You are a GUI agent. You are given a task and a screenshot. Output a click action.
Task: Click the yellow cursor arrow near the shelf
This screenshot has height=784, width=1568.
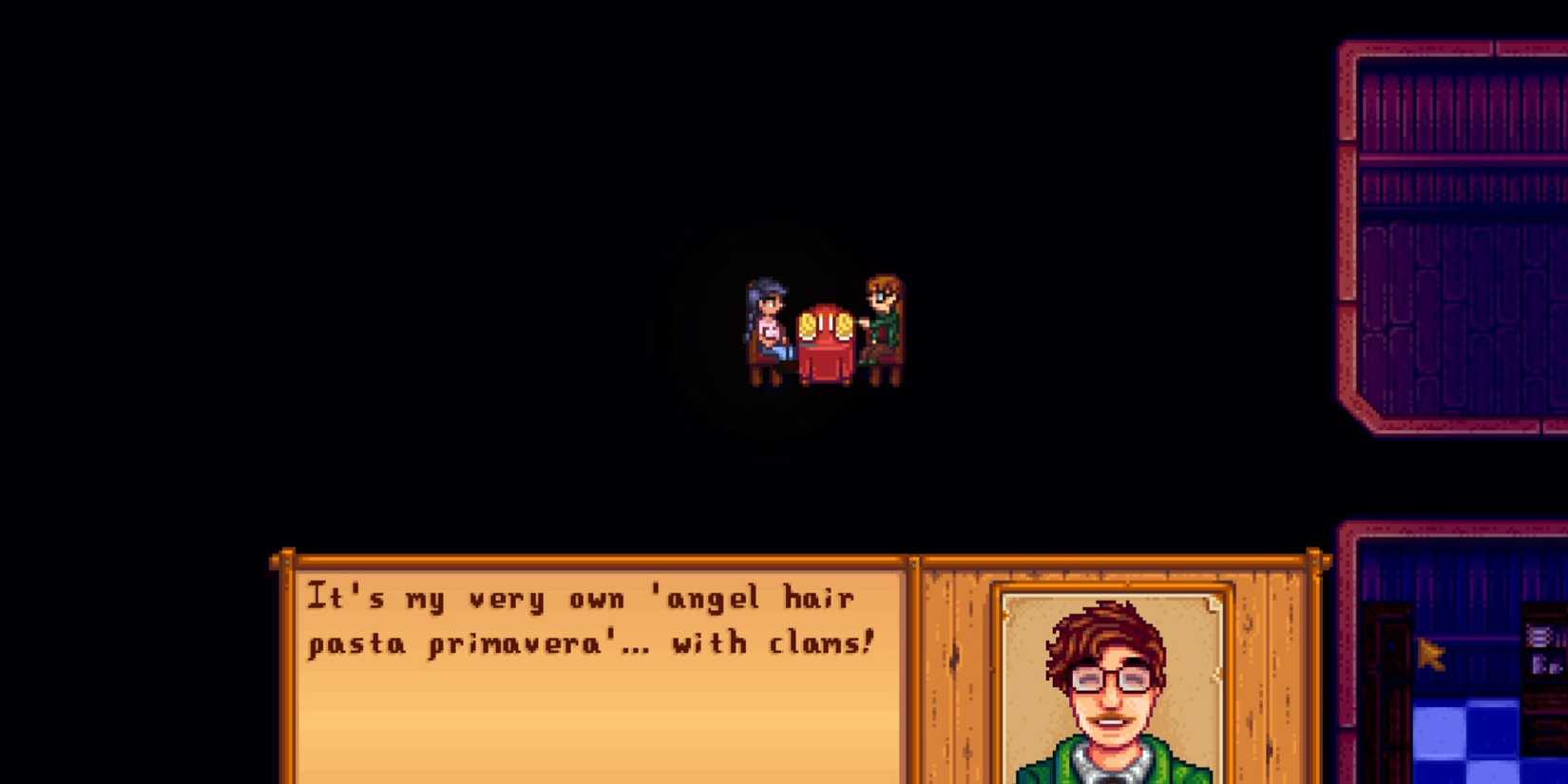1430,654
